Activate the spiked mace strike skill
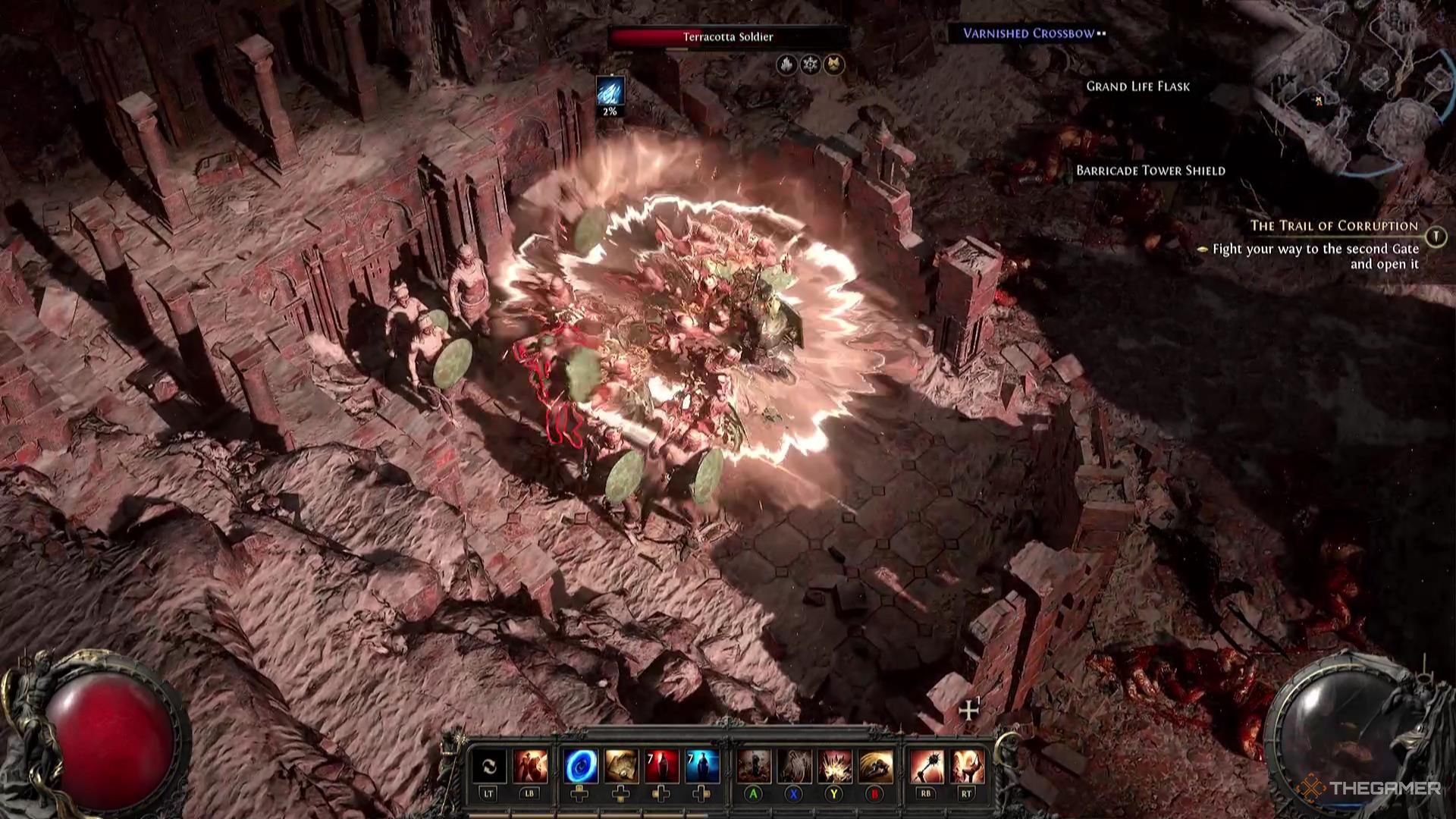1456x819 pixels. click(x=926, y=767)
